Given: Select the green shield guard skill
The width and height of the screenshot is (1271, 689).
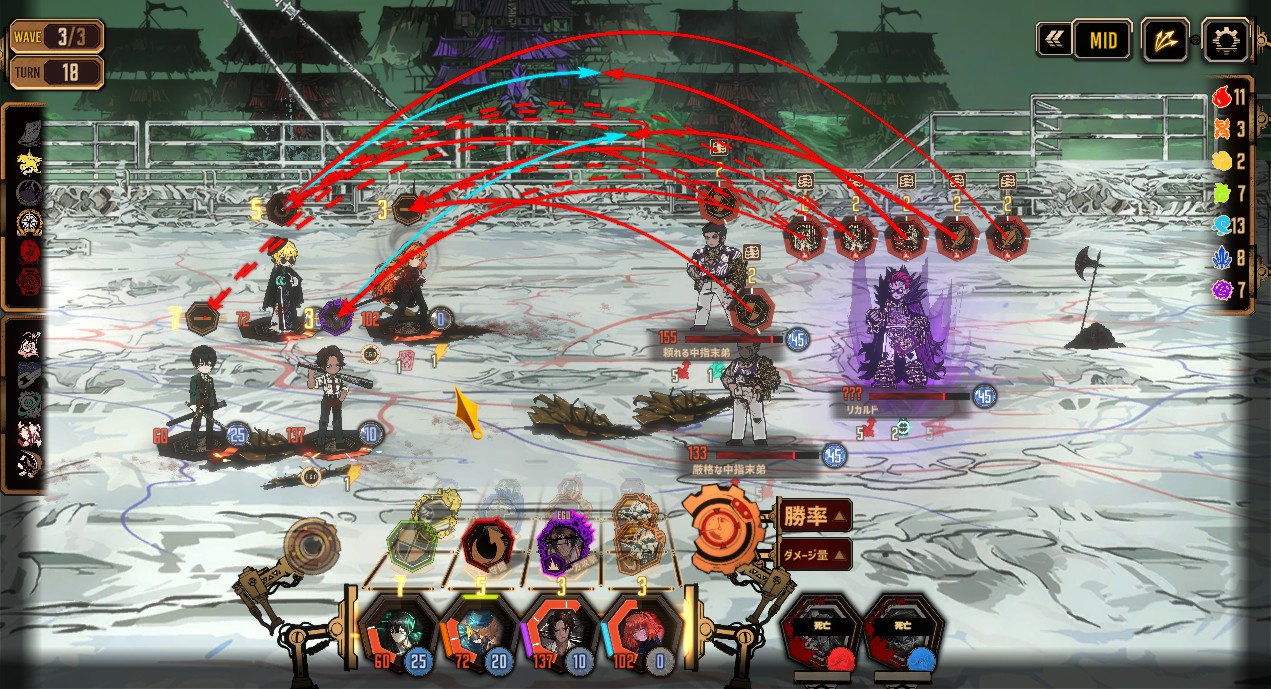Looking at the screenshot, I should coord(413,546).
